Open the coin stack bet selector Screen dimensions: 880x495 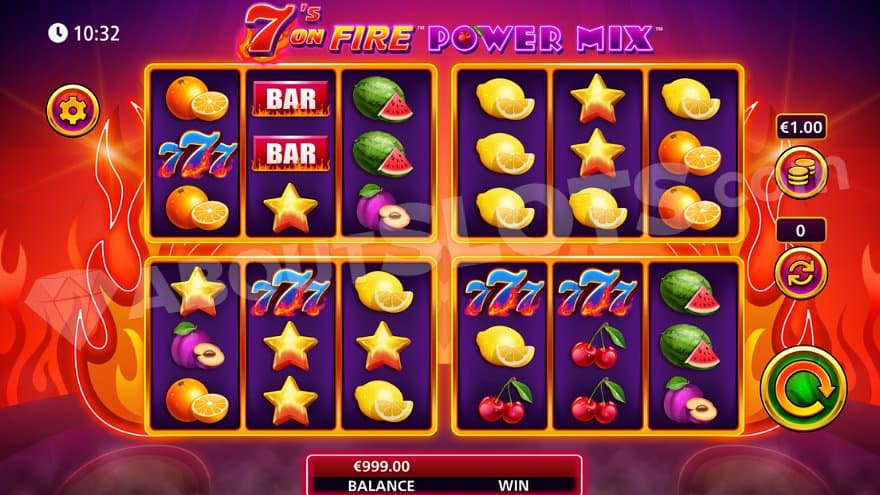click(x=801, y=171)
